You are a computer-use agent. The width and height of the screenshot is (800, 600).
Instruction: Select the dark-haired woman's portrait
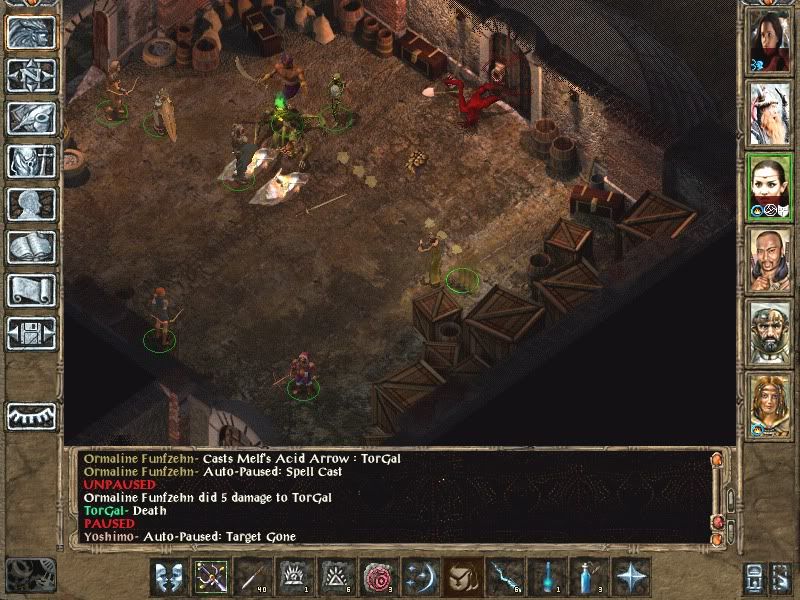770,40
